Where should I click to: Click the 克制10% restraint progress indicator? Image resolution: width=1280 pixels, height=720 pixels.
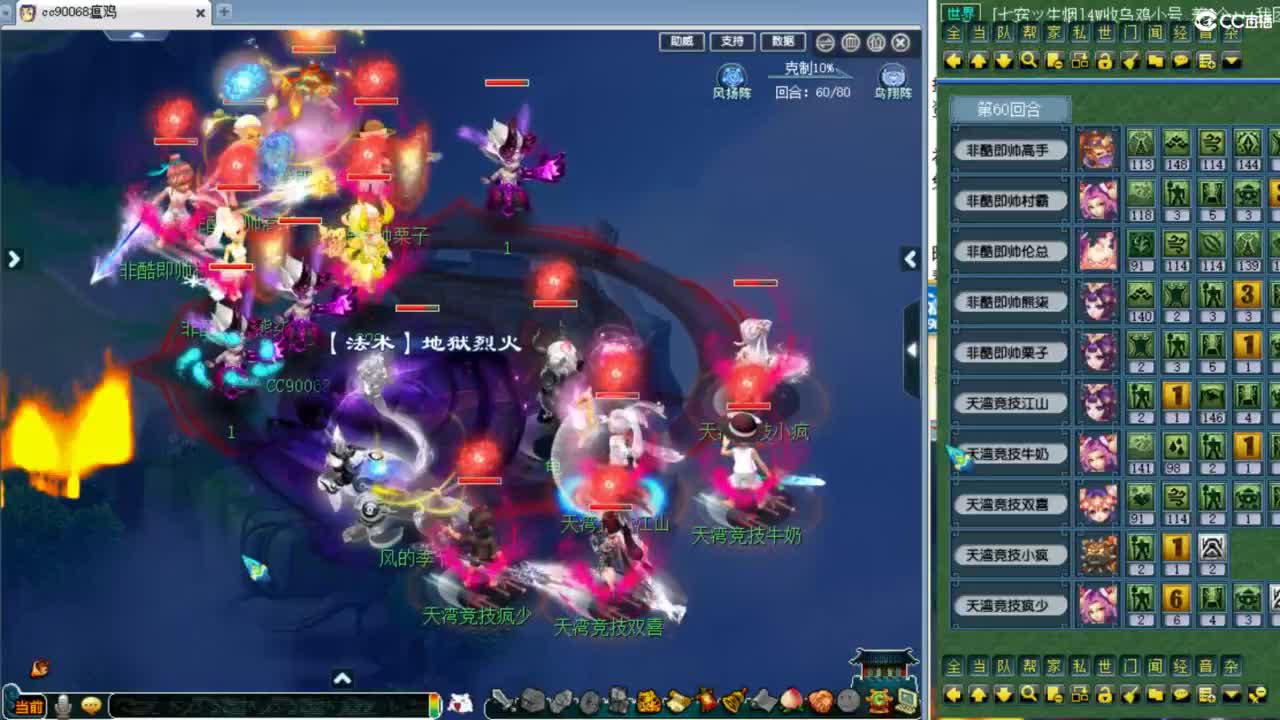coord(807,71)
